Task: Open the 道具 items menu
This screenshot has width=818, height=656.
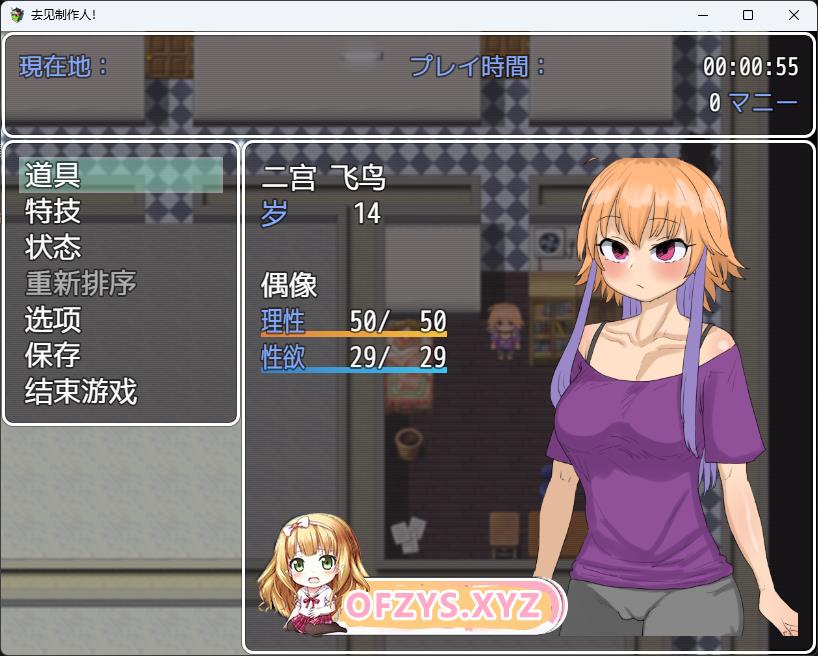Action: pyautogui.click(x=53, y=176)
